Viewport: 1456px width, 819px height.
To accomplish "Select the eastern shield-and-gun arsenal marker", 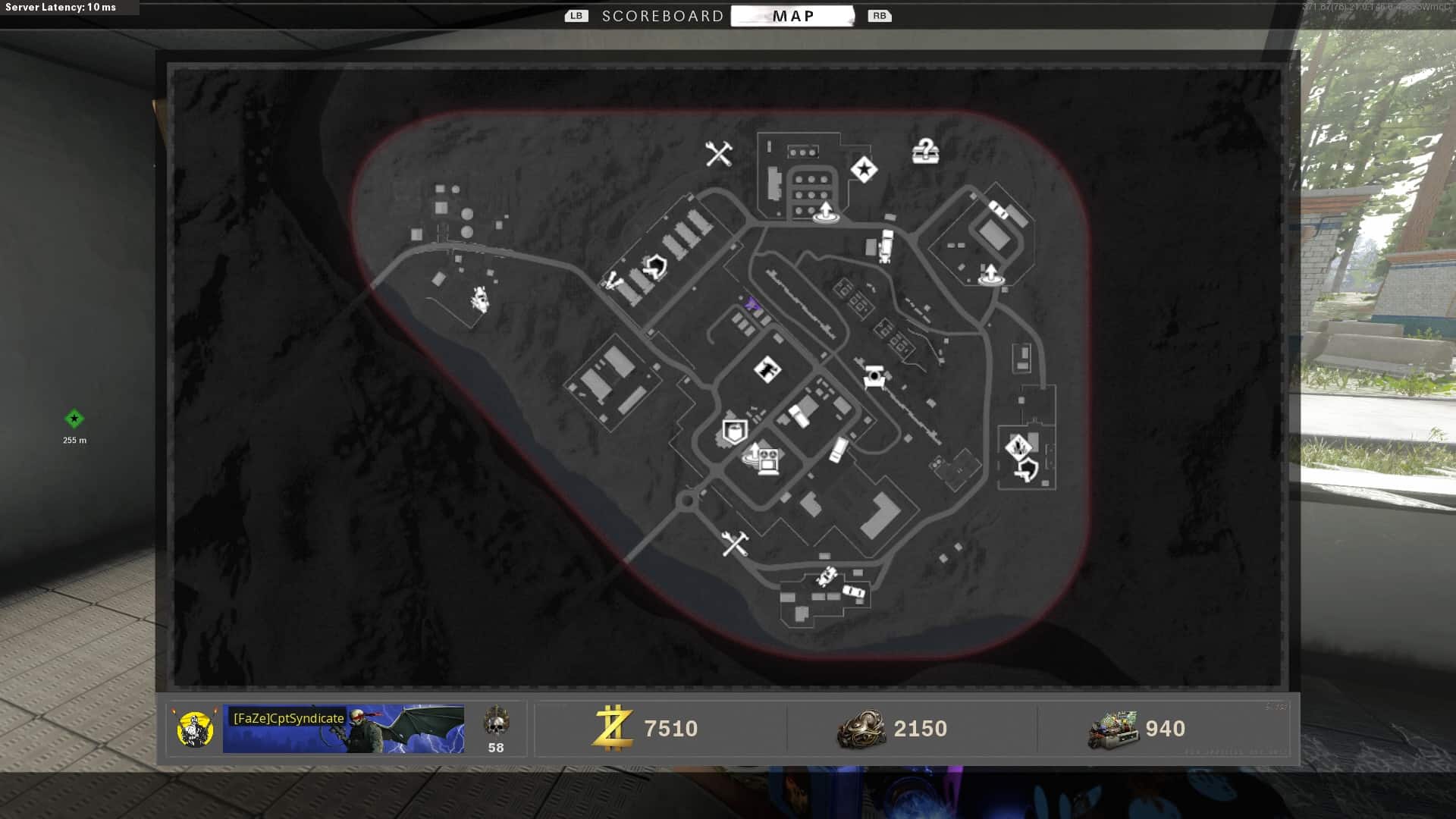I will click(1027, 469).
